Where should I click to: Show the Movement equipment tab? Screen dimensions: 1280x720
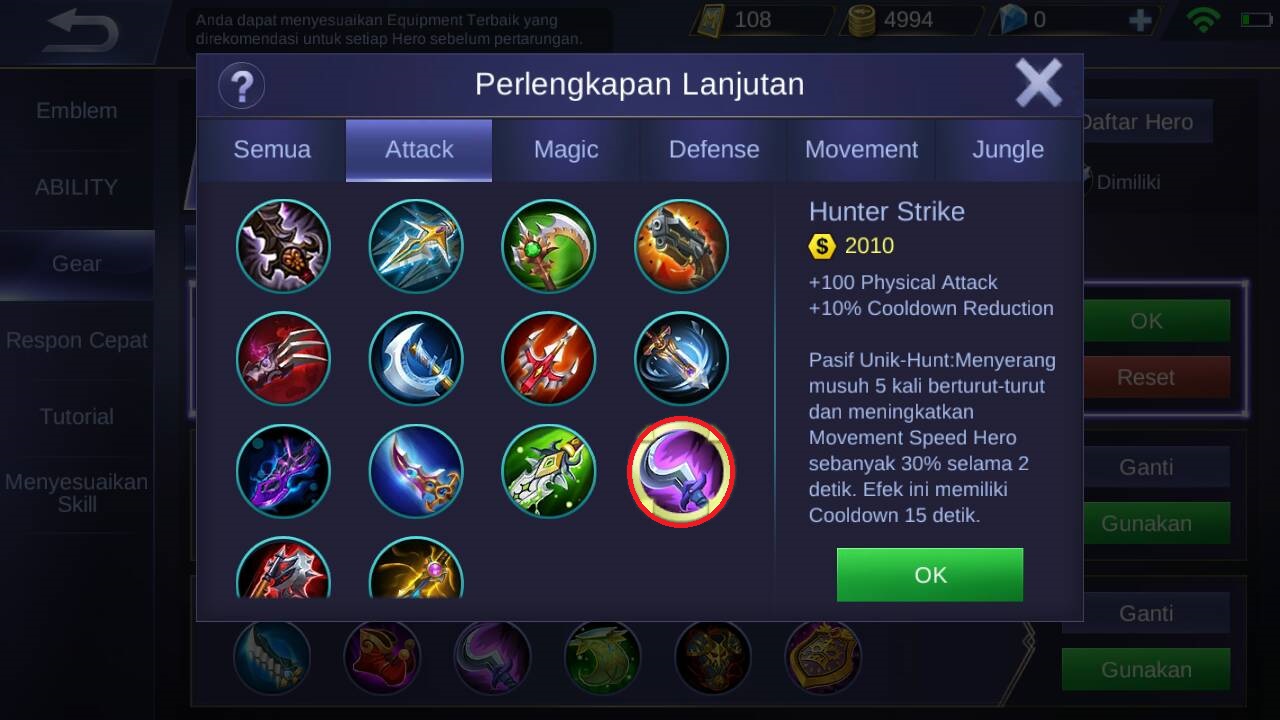point(861,150)
